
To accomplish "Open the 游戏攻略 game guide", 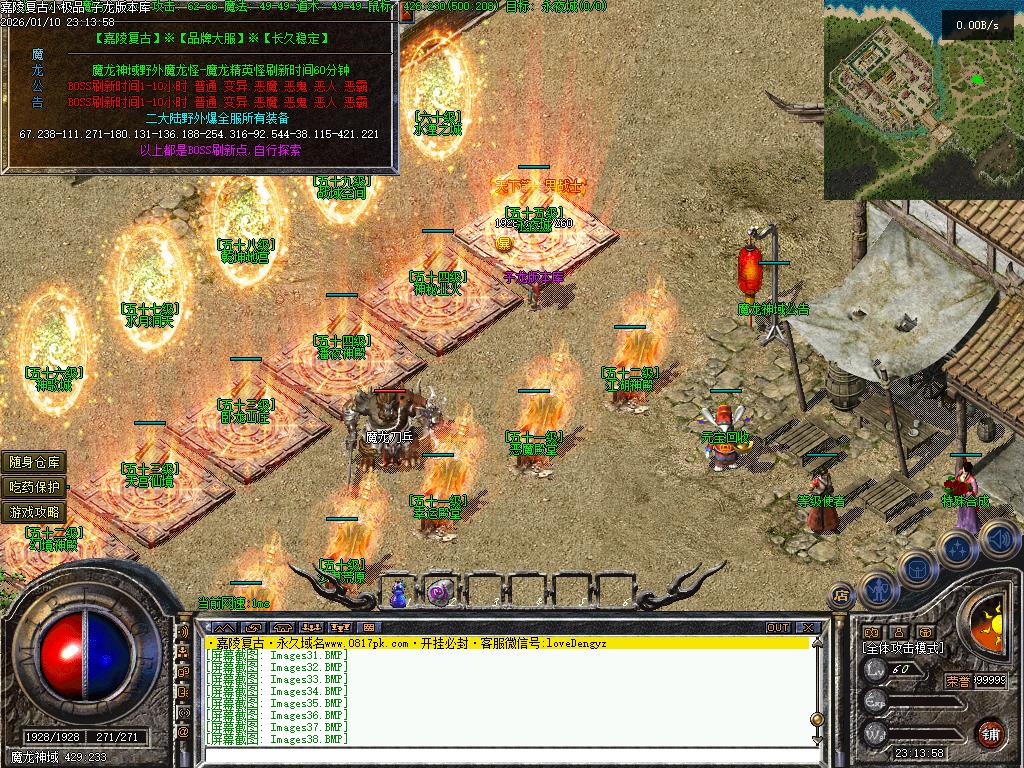I will pyautogui.click(x=35, y=512).
